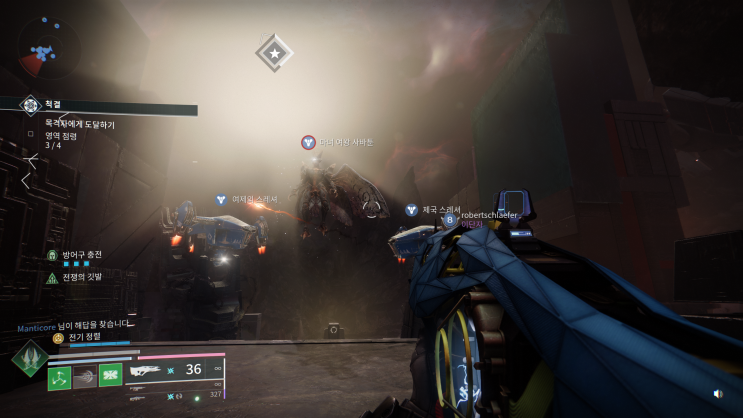Activate the green three-pronged grenade ability
The image size is (743, 418).
click(x=60, y=377)
